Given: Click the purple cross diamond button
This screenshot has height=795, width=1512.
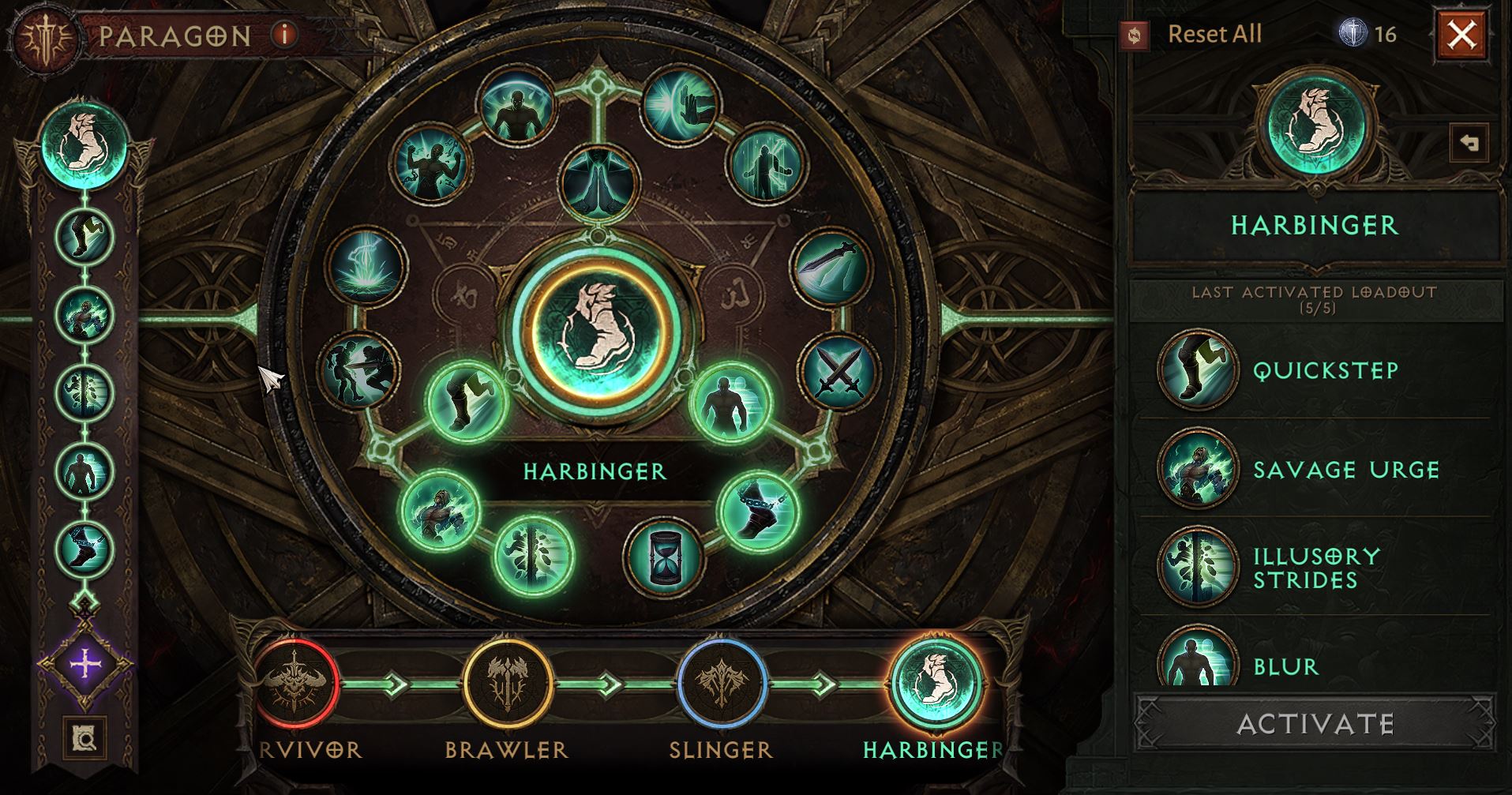Looking at the screenshot, I should click(84, 665).
